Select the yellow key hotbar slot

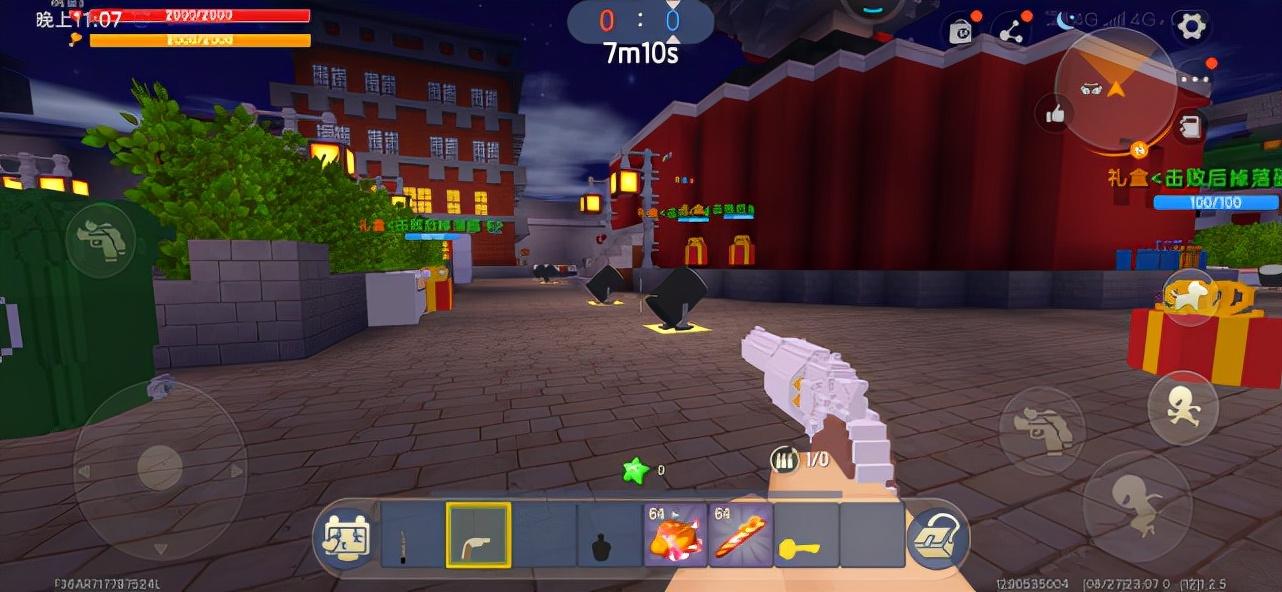pyautogui.click(x=806, y=535)
